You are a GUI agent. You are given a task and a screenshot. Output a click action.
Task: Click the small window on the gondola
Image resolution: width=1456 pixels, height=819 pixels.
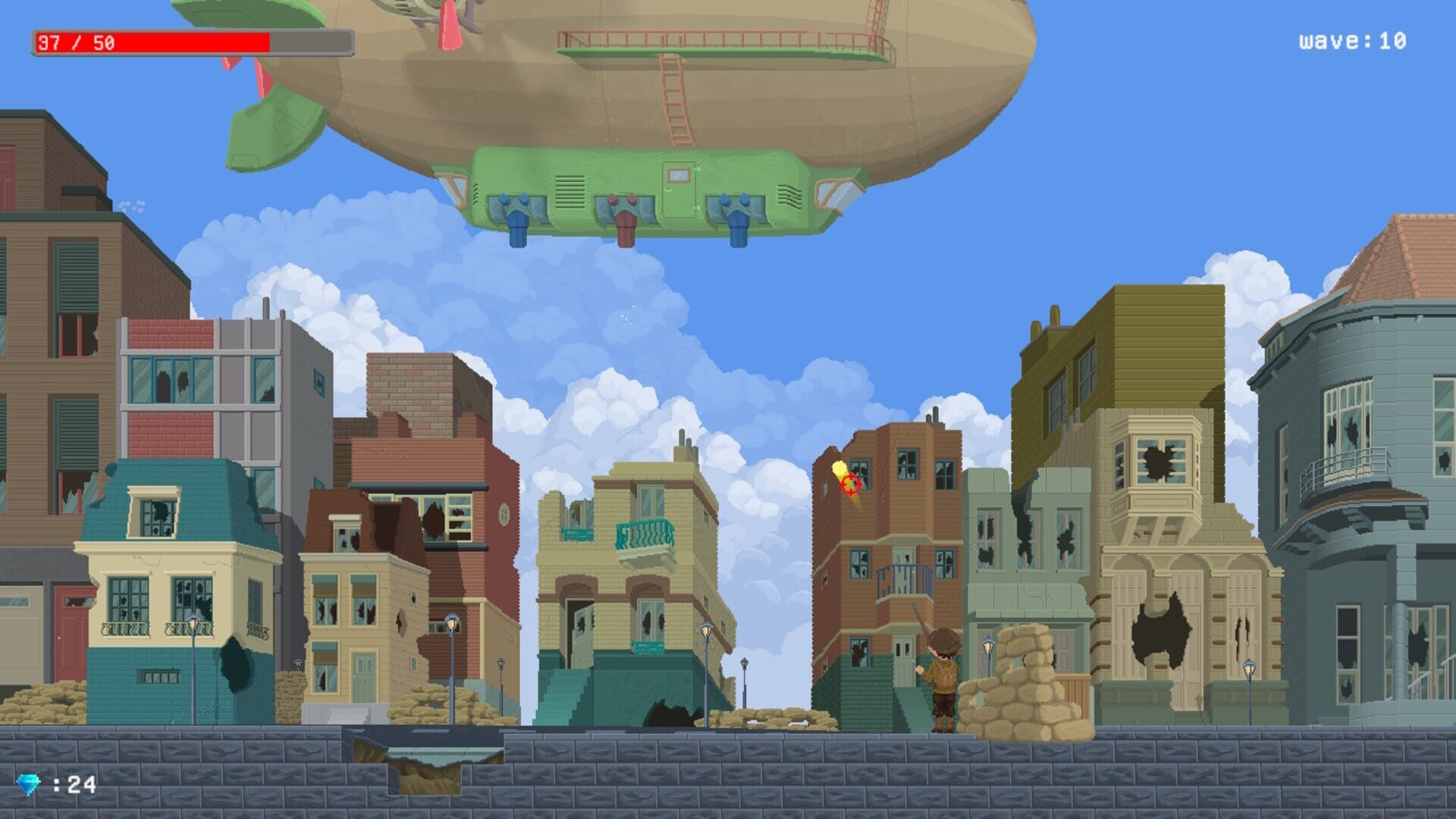point(677,173)
